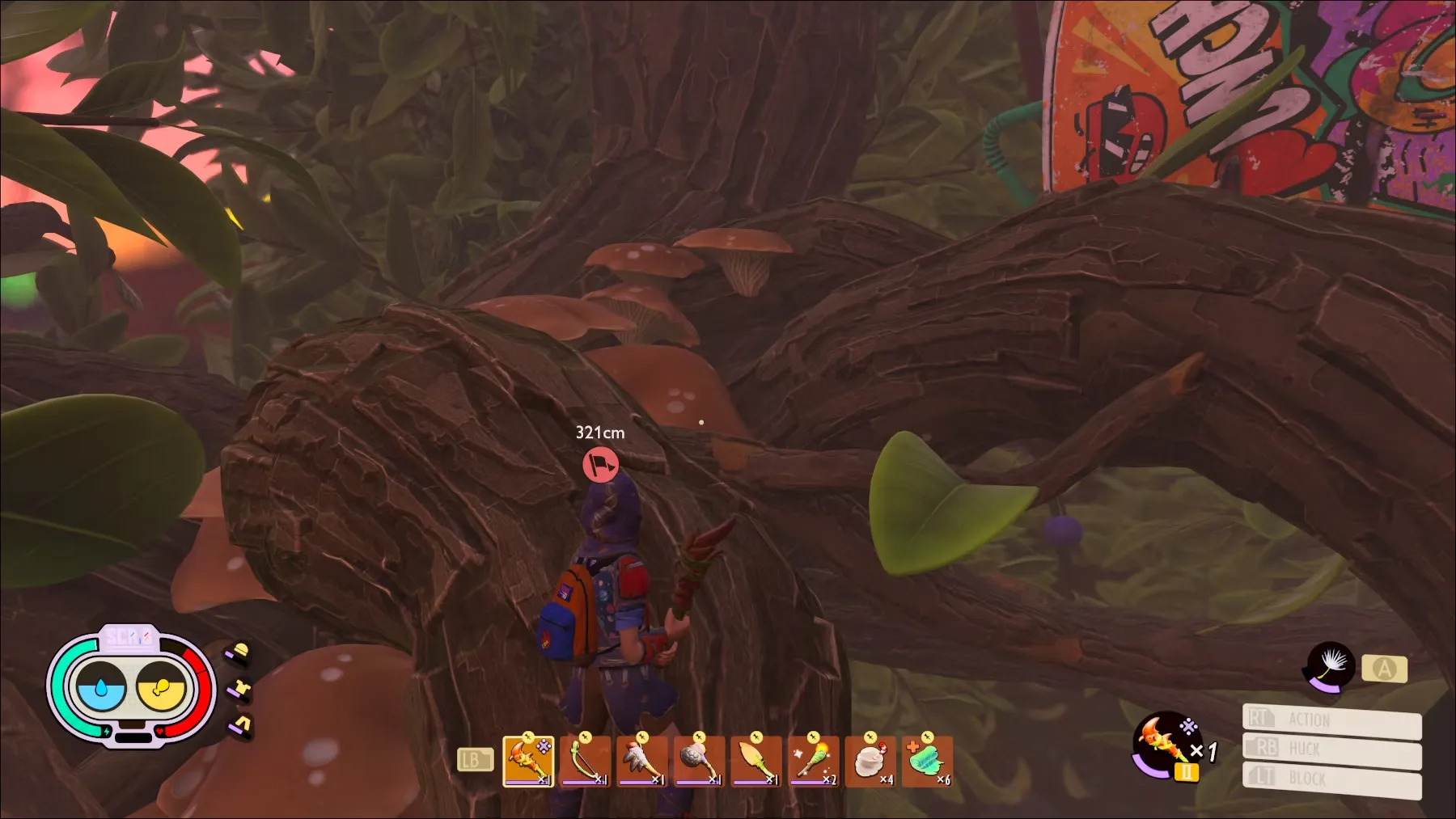Click the drumstick hunger gauge

(161, 689)
